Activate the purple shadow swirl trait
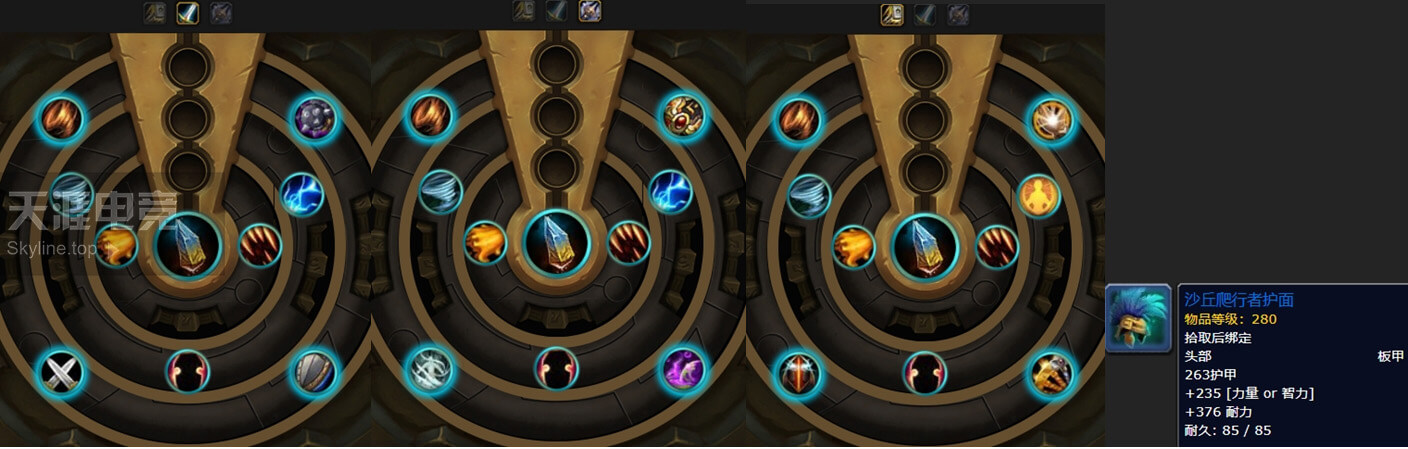 point(684,371)
